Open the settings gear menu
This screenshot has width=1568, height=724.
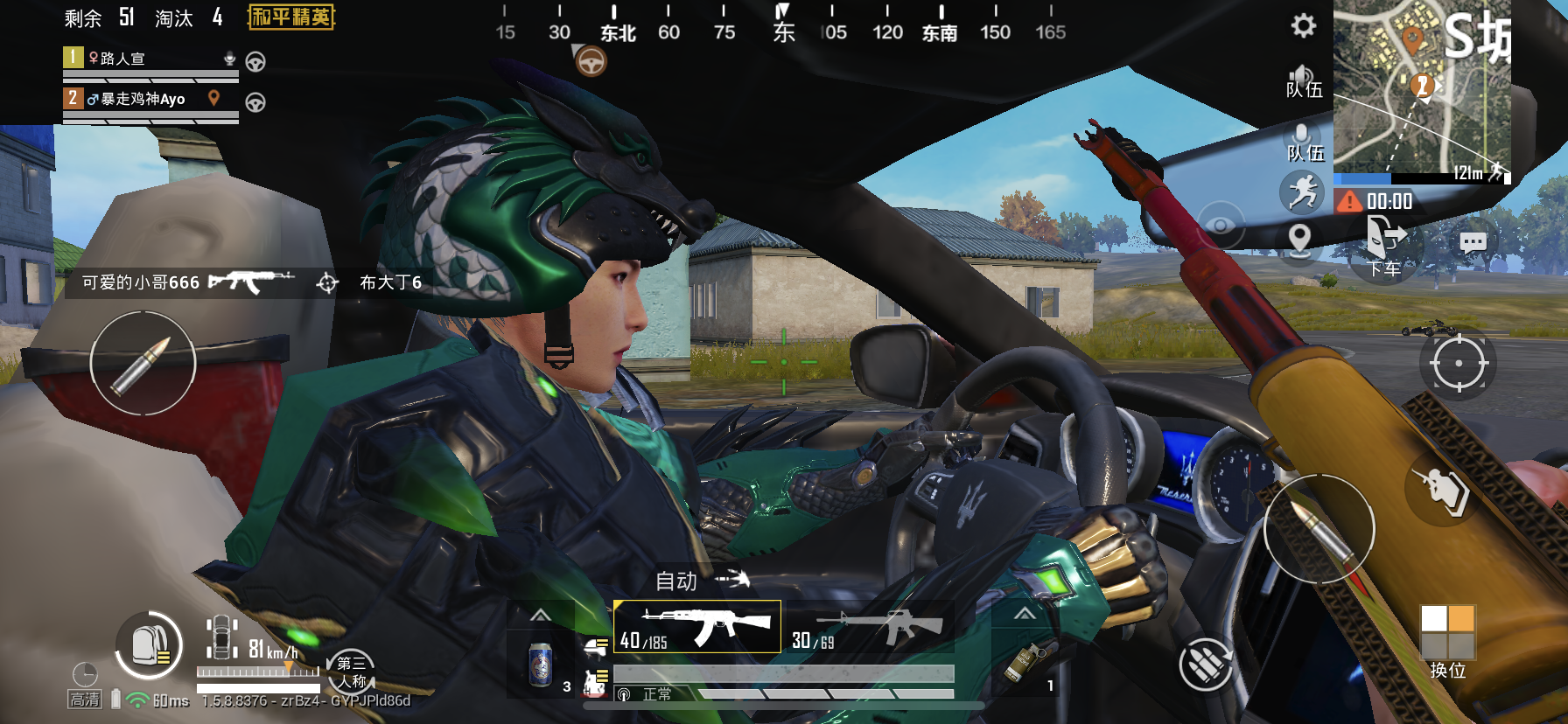click(x=1303, y=25)
